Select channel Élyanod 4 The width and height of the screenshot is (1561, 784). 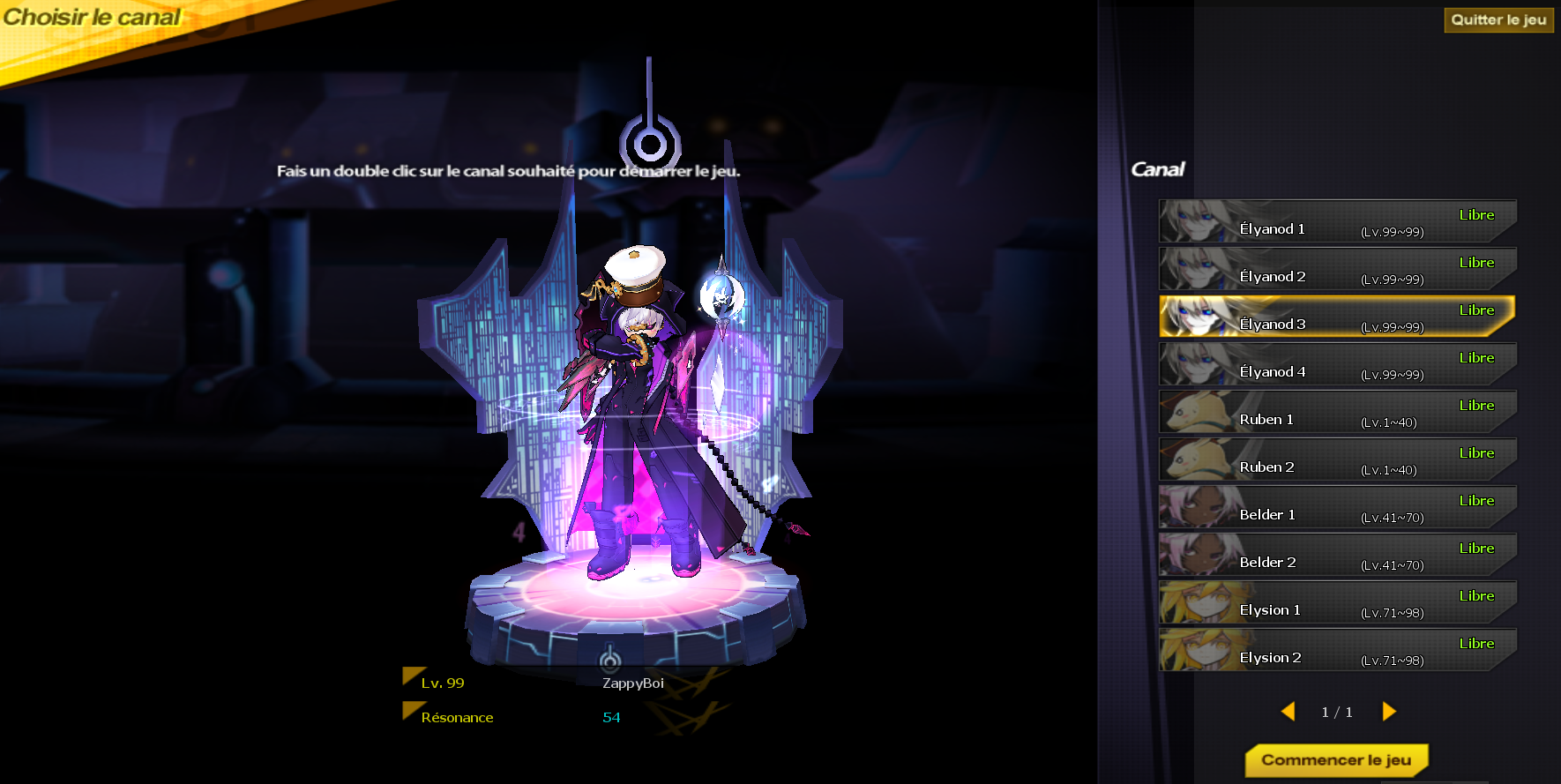(x=1336, y=364)
